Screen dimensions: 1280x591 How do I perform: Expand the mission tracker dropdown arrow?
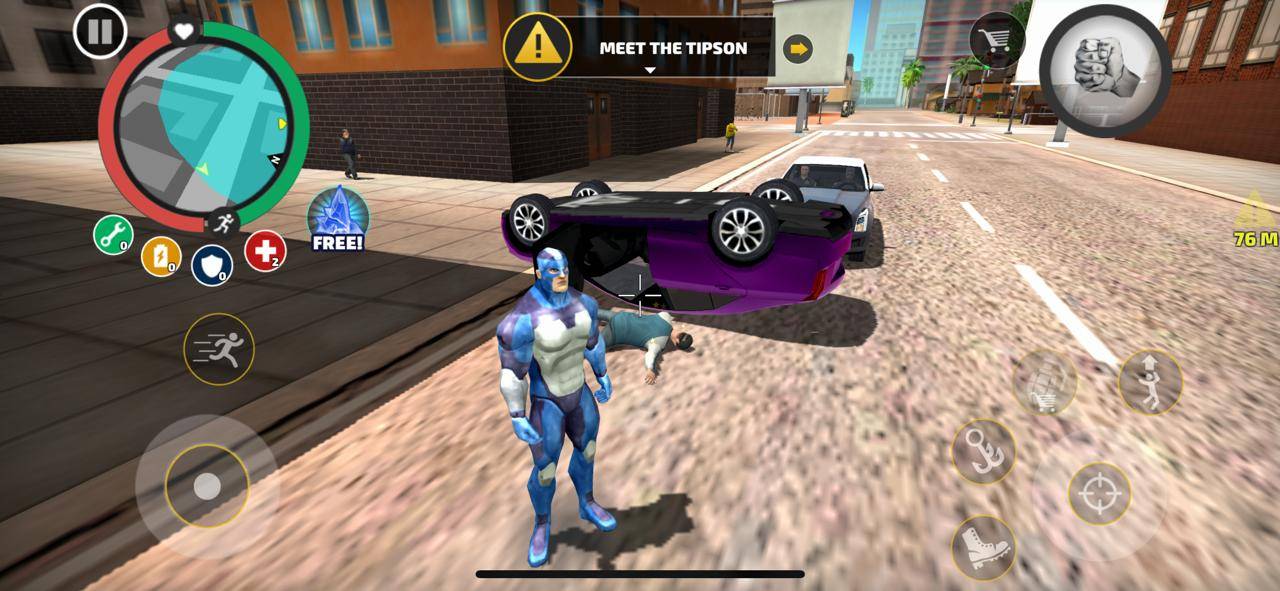[650, 70]
